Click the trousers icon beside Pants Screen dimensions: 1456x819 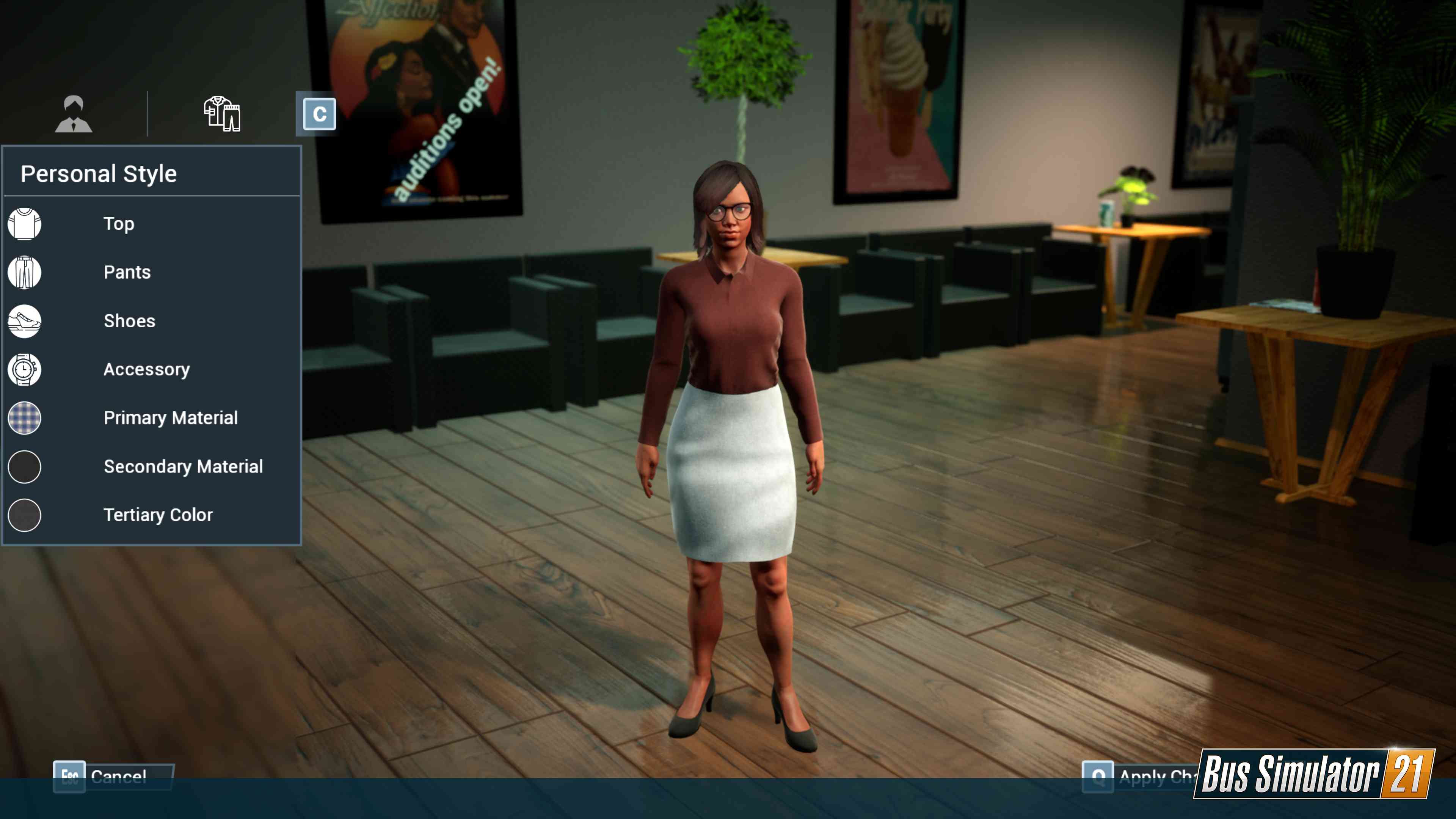click(24, 273)
